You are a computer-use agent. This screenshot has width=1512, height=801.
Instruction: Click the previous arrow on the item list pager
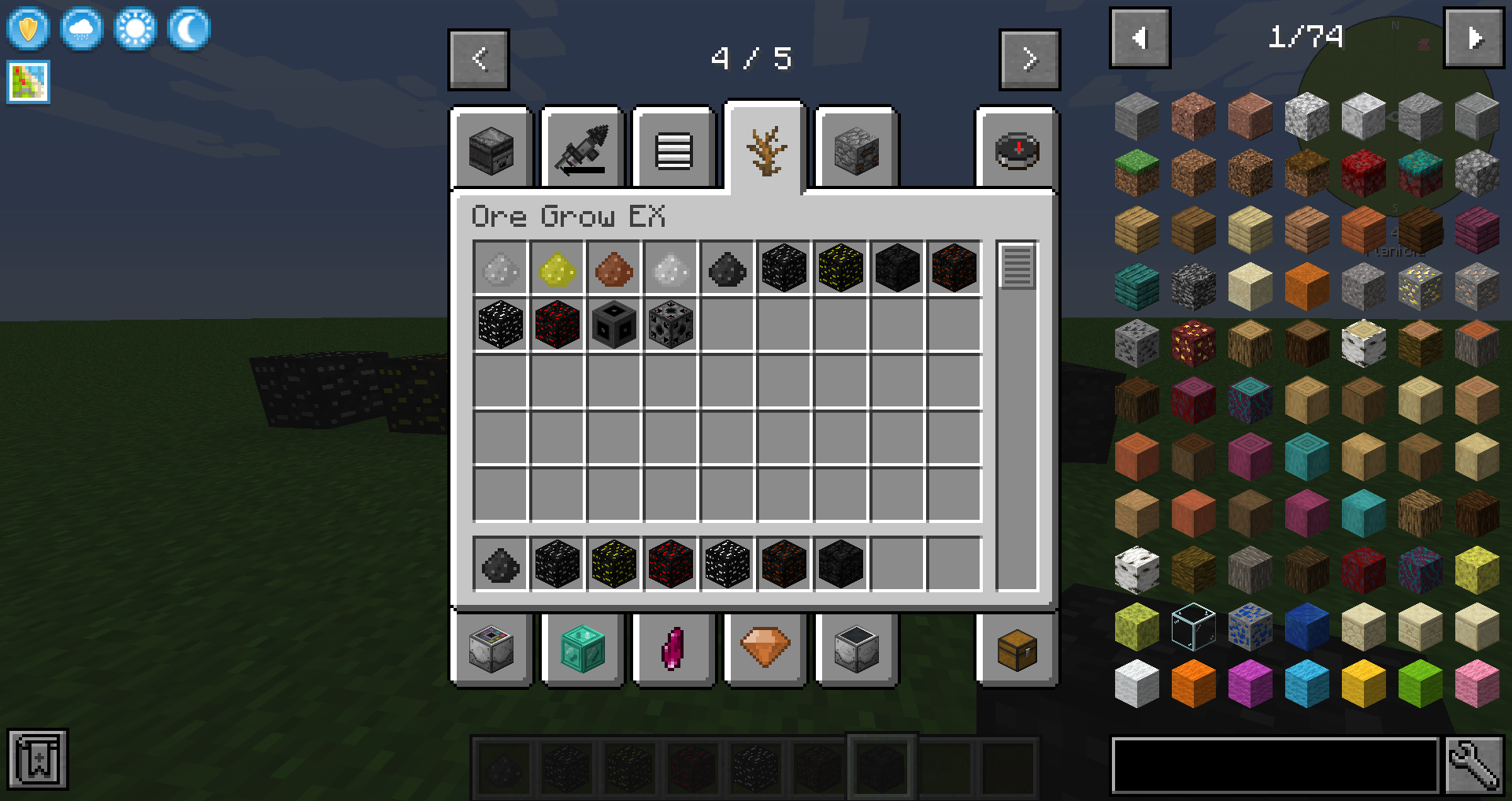1140,37
